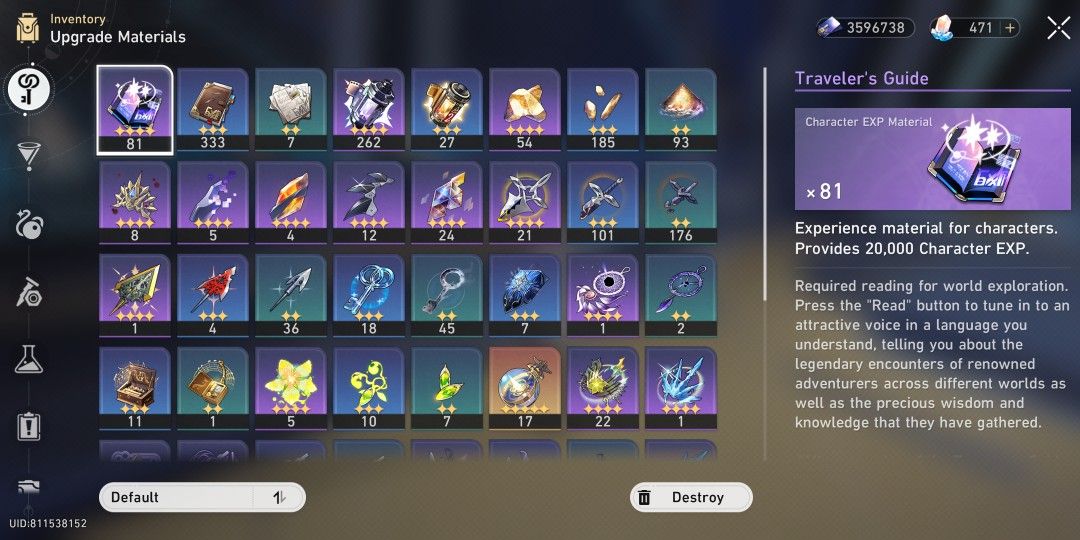Open the Default sort order dropdown
The image size is (1080, 540).
(x=175, y=497)
